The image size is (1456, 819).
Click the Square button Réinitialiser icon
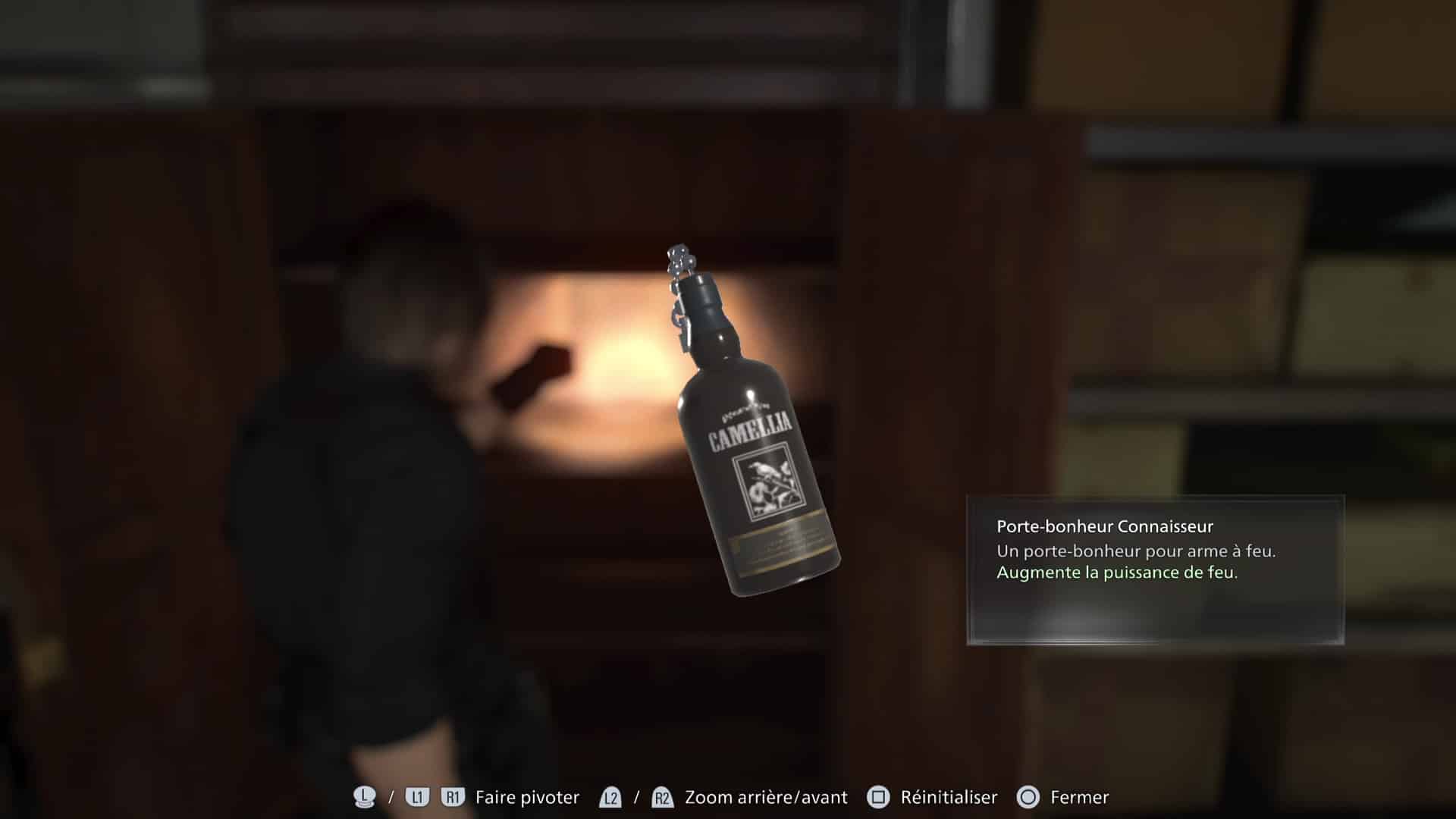(878, 797)
